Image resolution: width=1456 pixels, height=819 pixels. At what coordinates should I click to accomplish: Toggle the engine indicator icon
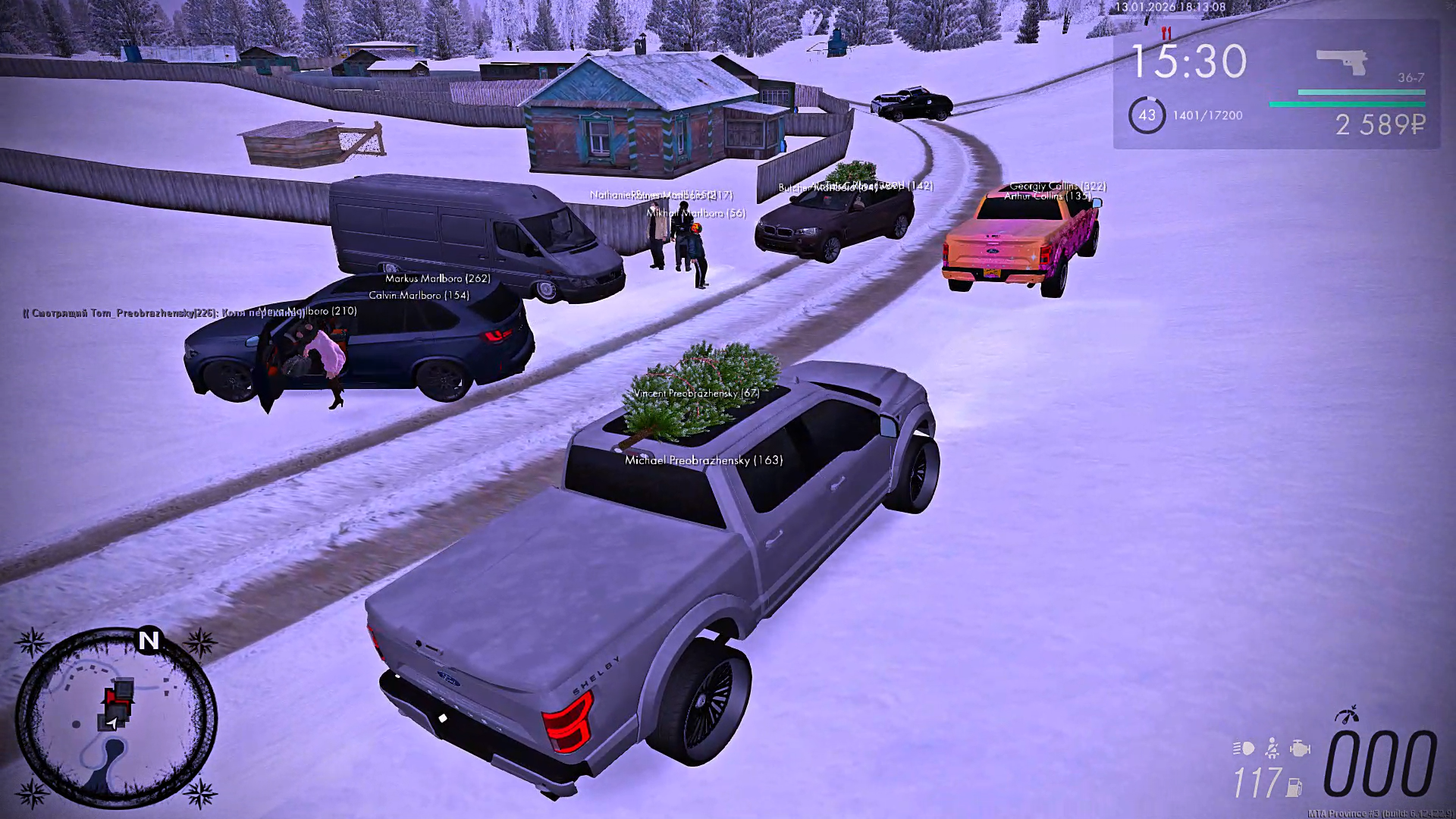pyautogui.click(x=1300, y=748)
